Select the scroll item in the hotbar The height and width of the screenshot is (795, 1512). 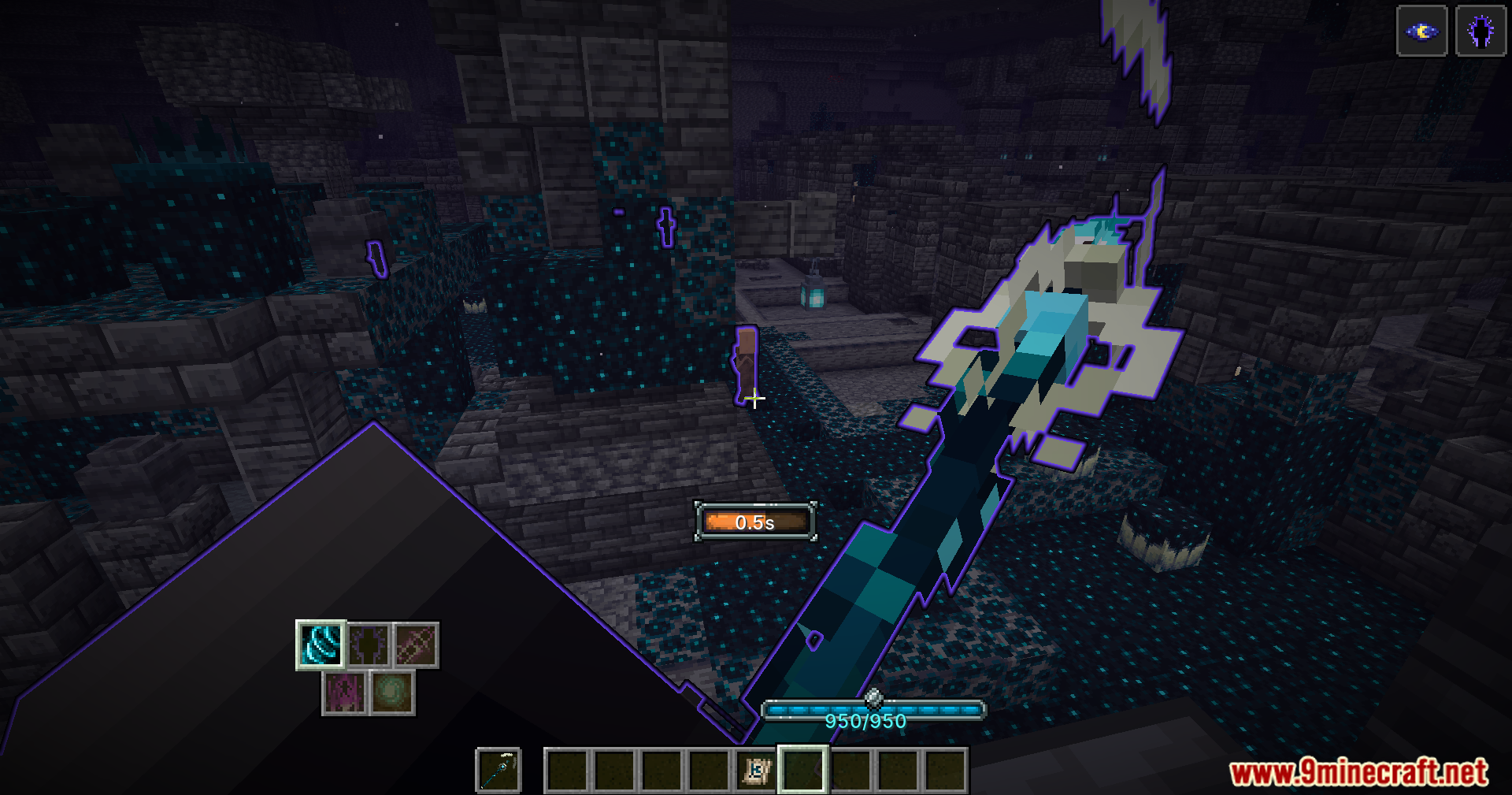coord(756,770)
